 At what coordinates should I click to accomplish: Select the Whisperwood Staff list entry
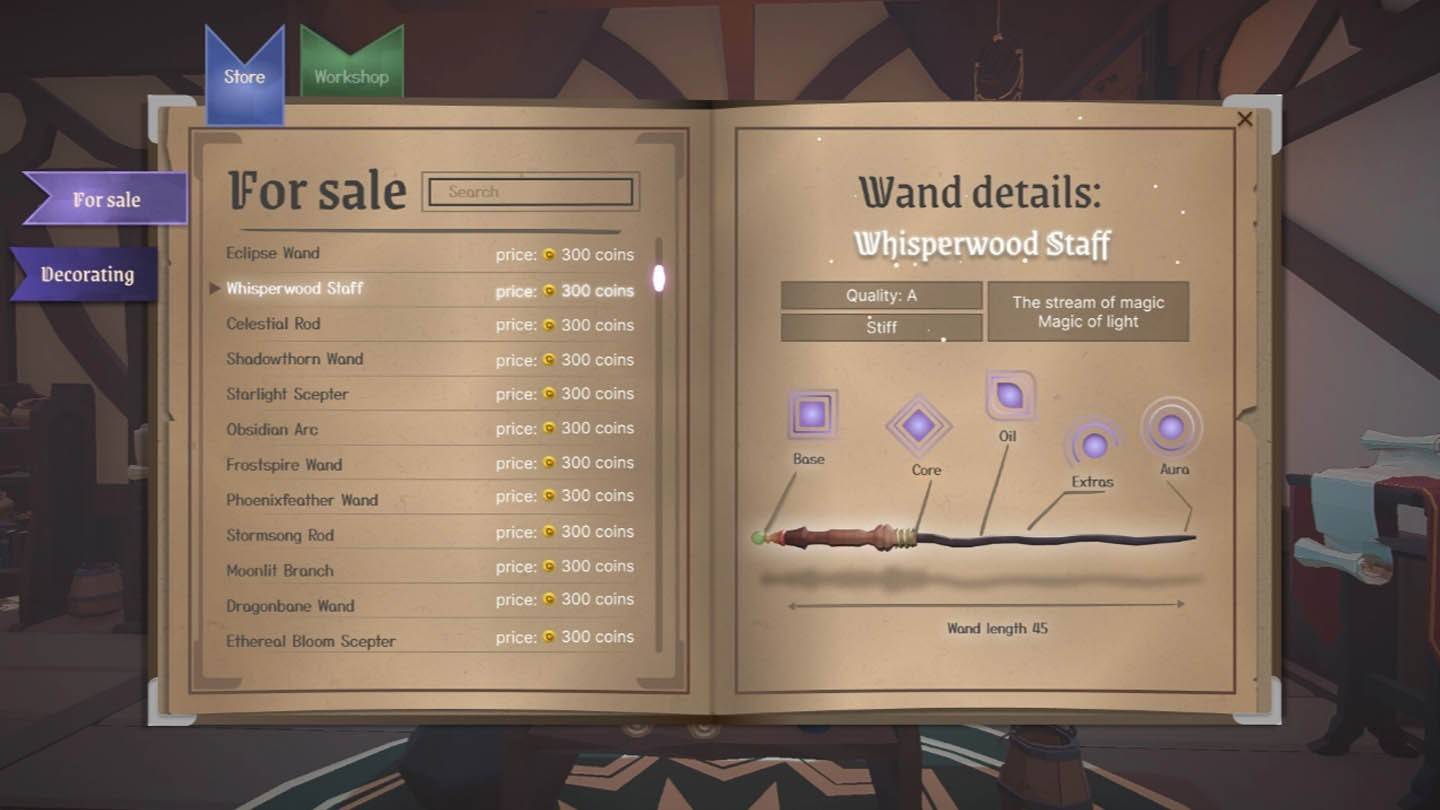tap(297, 289)
